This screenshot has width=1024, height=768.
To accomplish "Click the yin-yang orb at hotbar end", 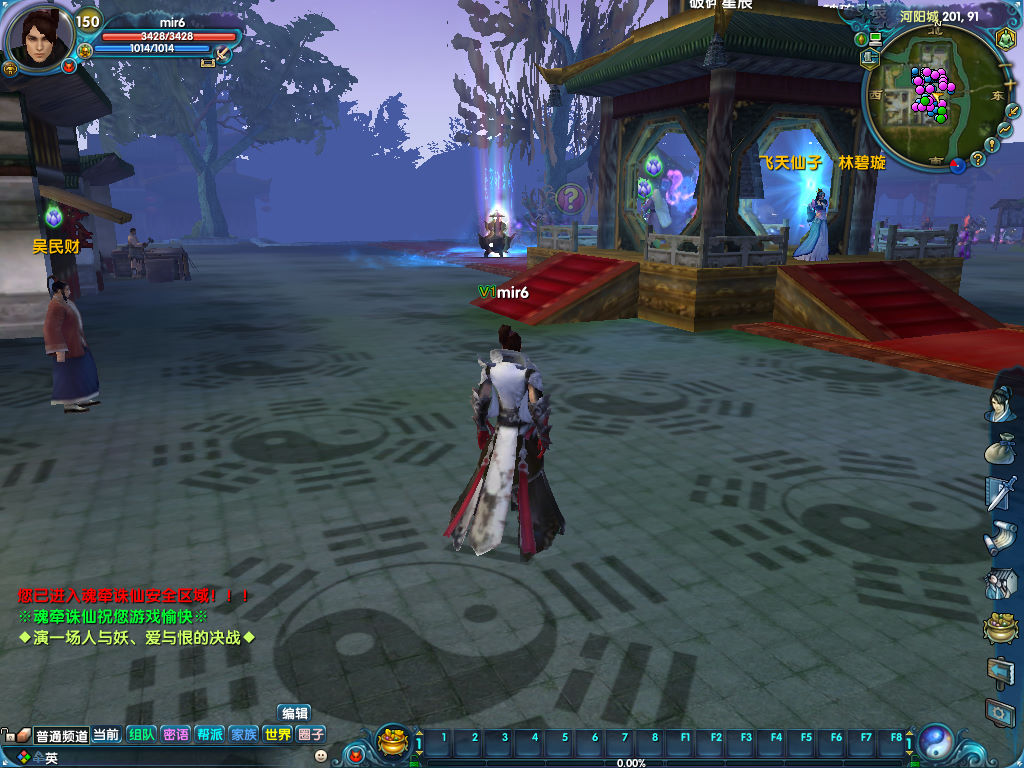I will tap(937, 741).
